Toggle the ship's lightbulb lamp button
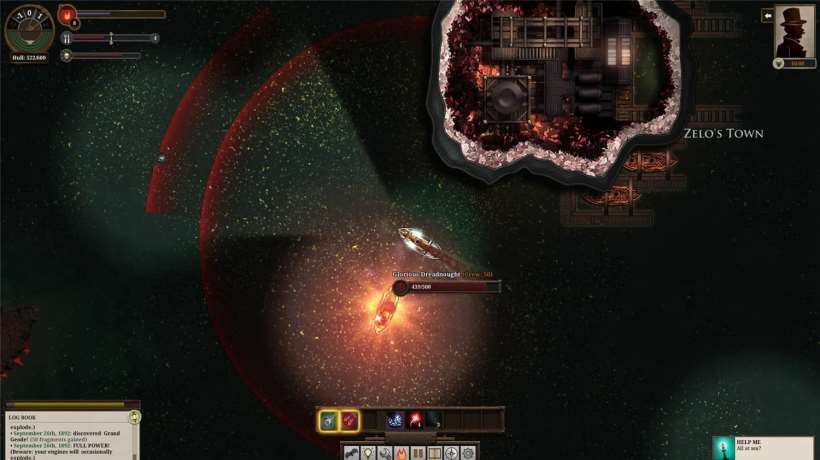820x460 pixels. [369, 453]
